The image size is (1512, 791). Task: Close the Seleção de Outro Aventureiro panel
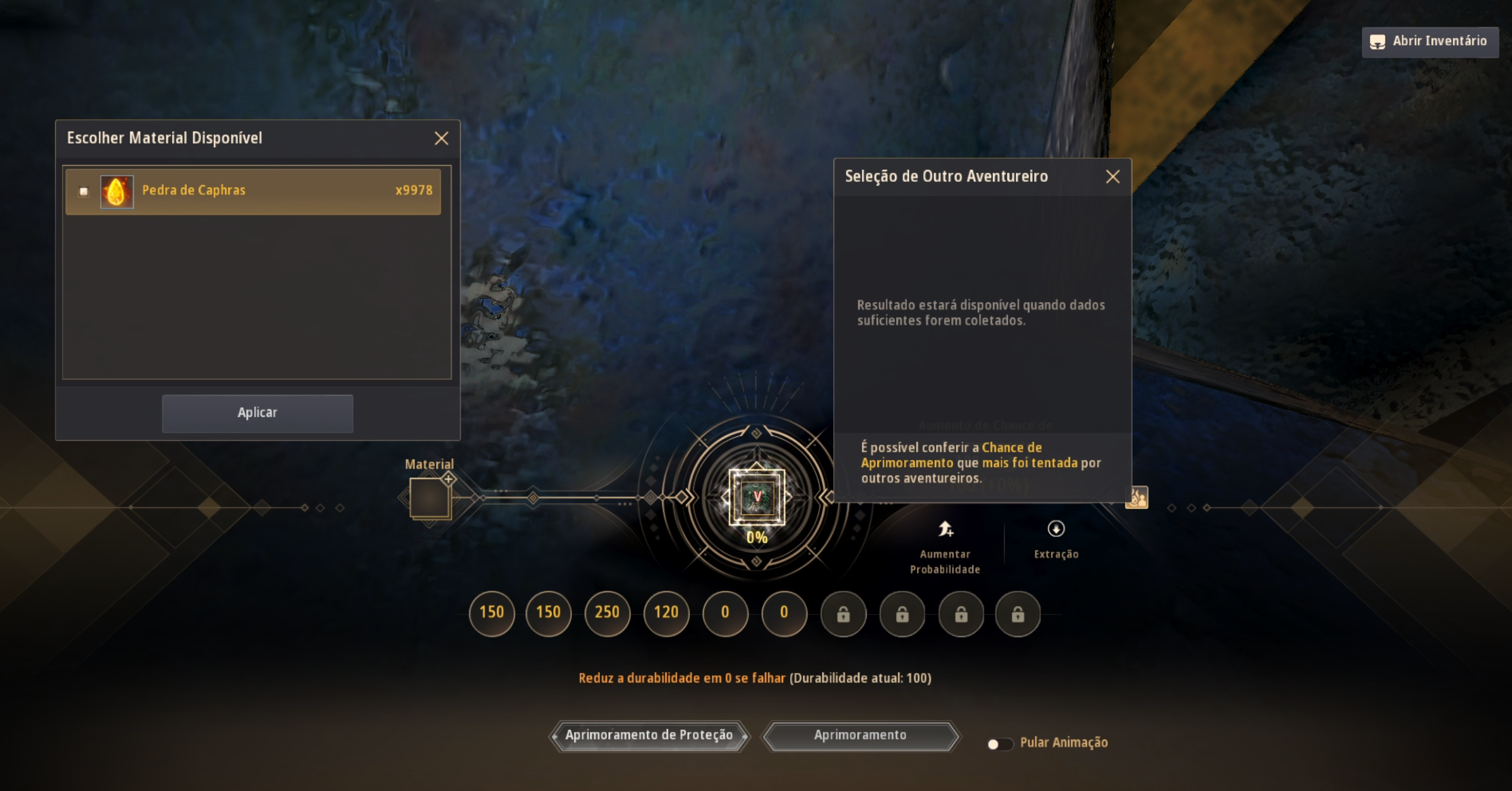pyautogui.click(x=1112, y=177)
